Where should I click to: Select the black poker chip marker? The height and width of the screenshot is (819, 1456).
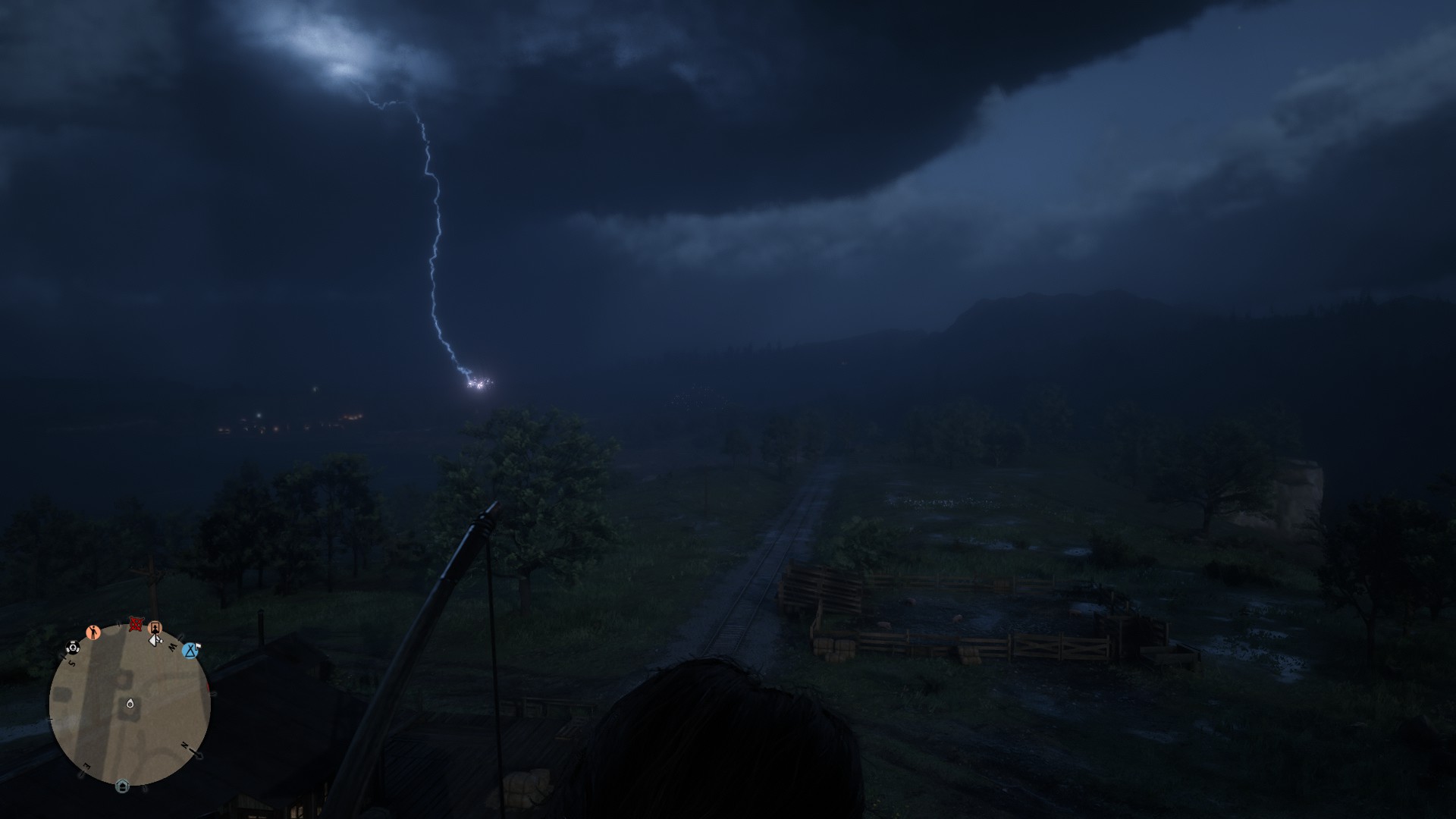73,647
